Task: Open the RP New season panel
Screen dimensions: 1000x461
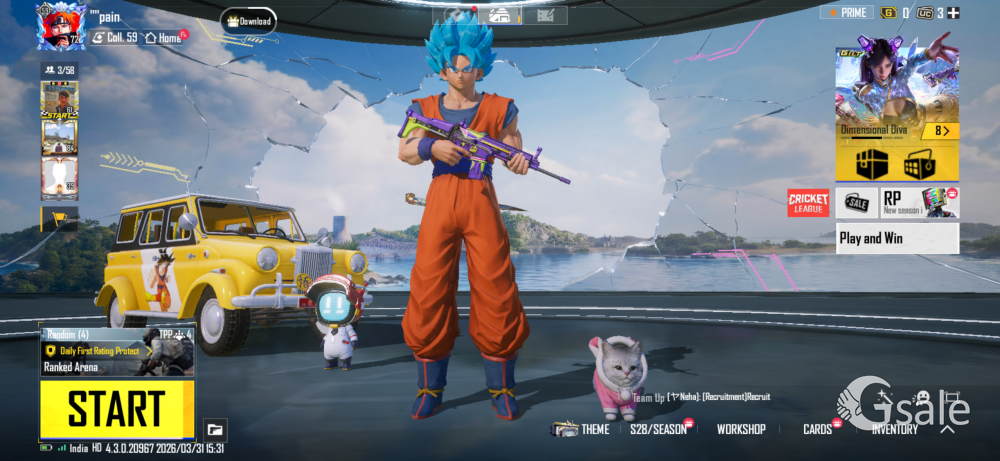Action: pos(920,203)
